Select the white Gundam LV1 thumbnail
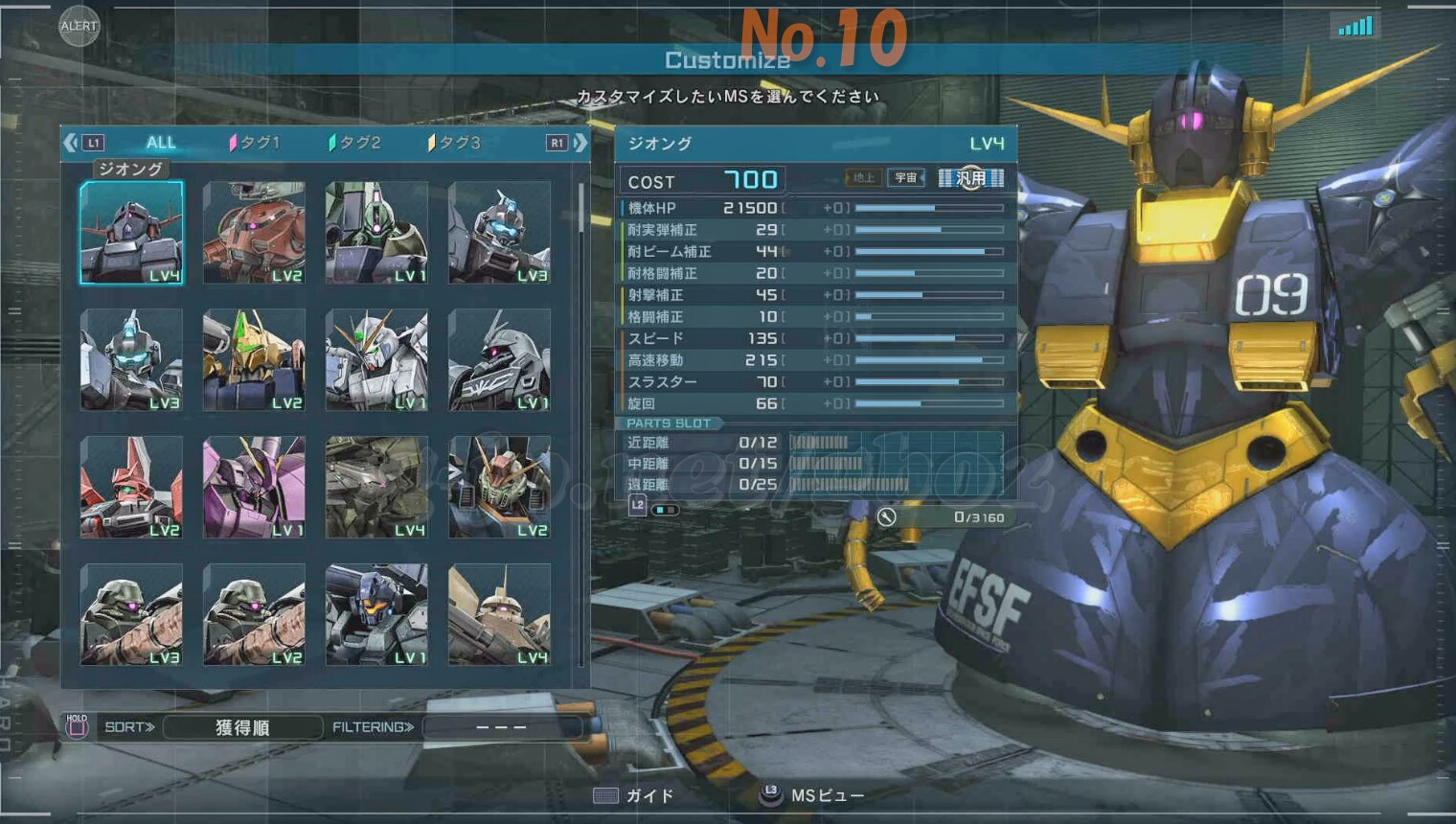Screen dimensions: 1456x824 [x=376, y=360]
